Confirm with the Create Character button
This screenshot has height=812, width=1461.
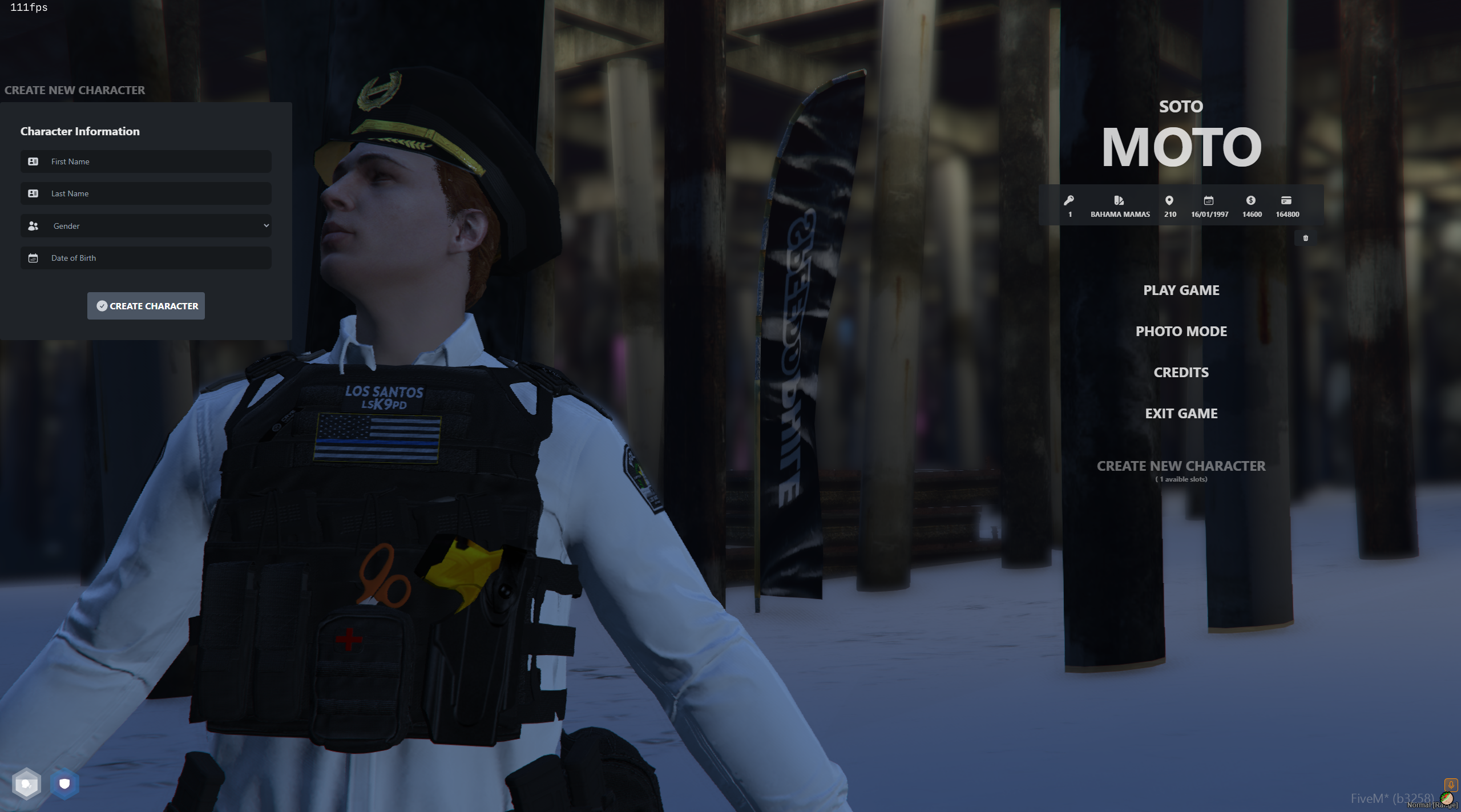[x=146, y=306]
